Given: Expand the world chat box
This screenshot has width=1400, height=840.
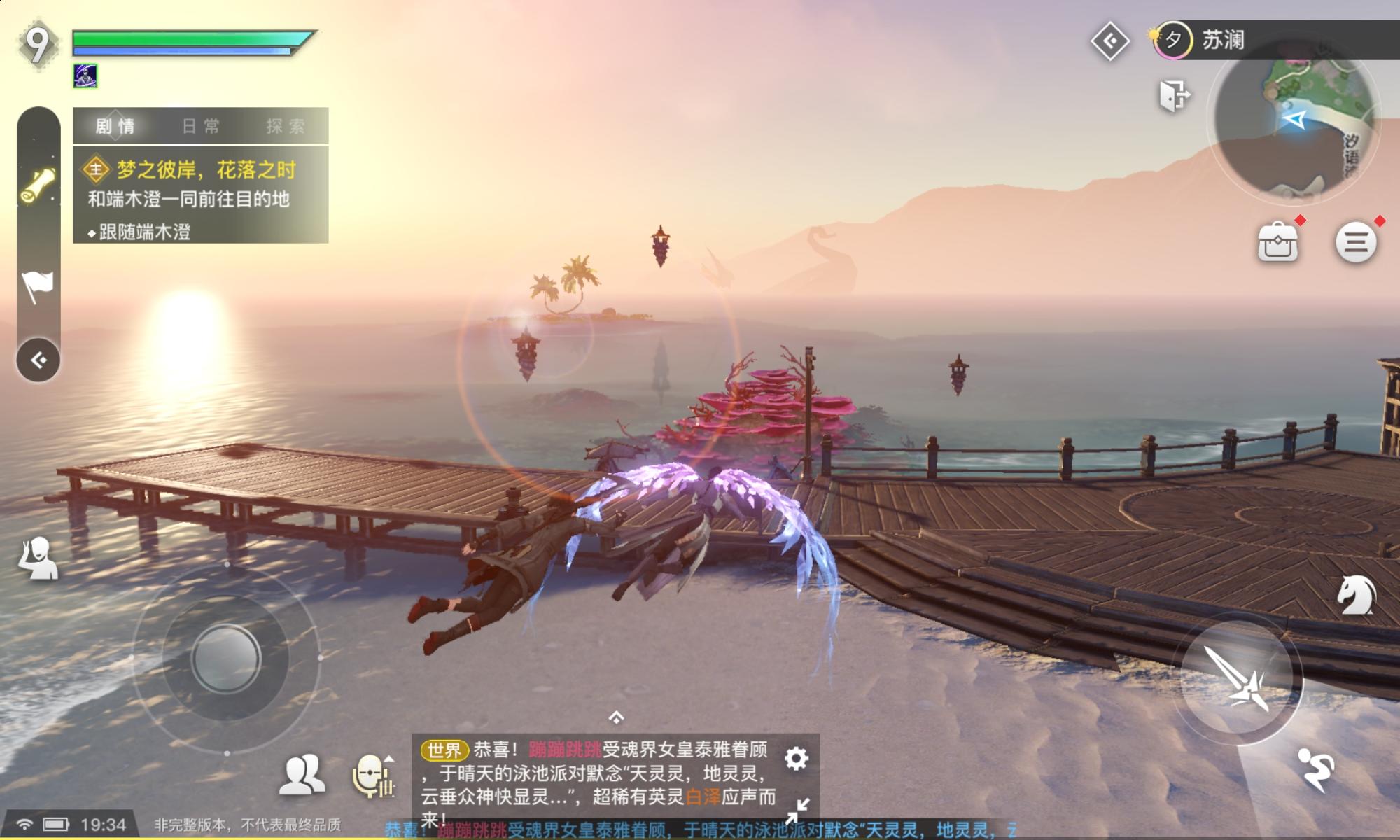Looking at the screenshot, I should point(796,810).
